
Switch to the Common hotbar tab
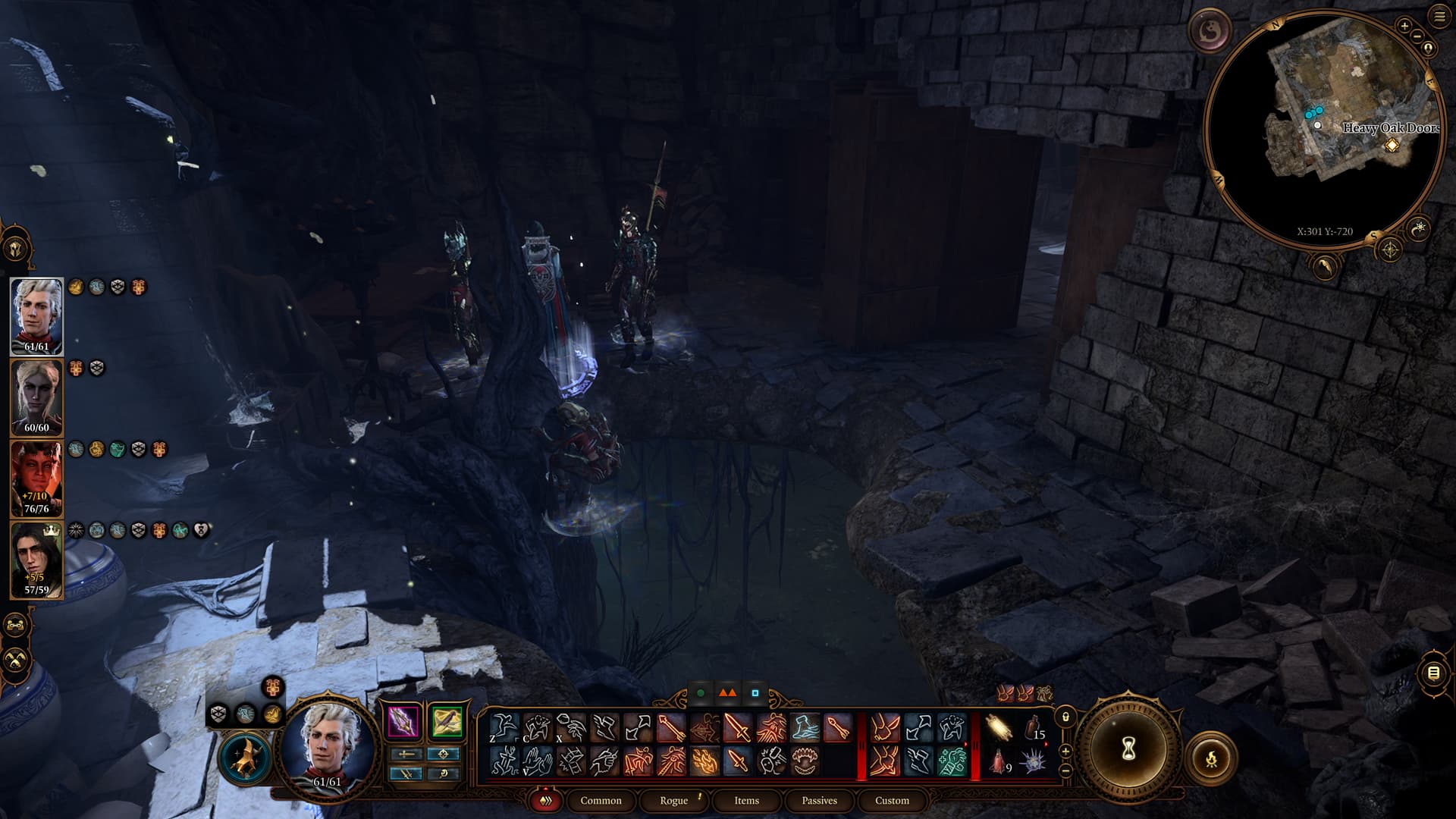[x=601, y=800]
